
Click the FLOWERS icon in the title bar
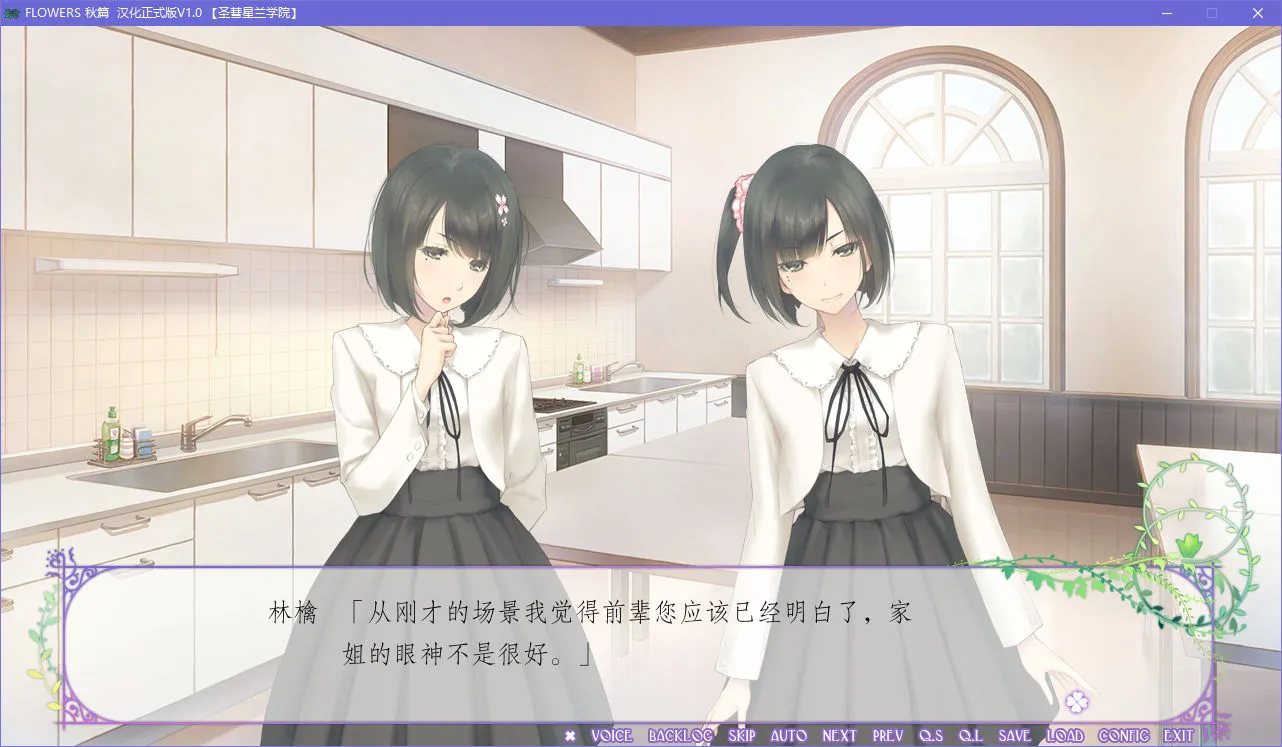(x=14, y=13)
